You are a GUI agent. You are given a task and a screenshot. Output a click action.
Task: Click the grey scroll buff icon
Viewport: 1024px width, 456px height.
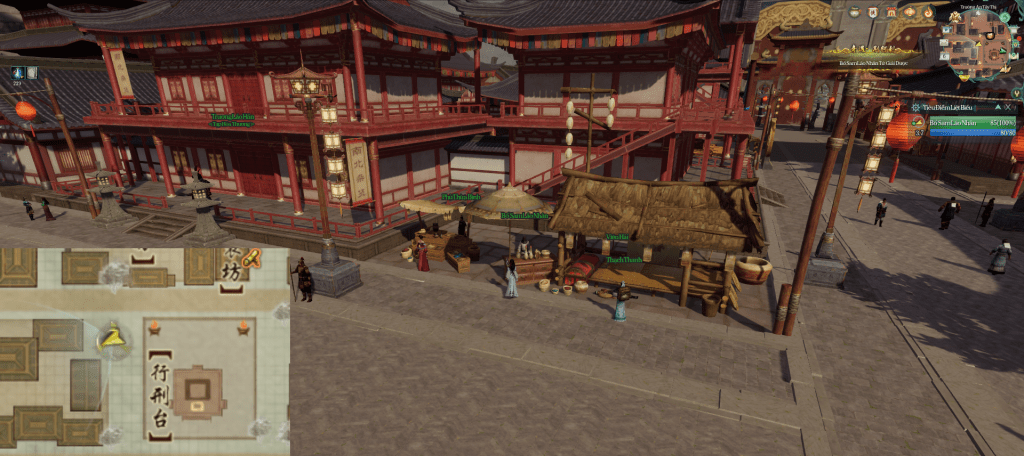[x=32, y=72]
